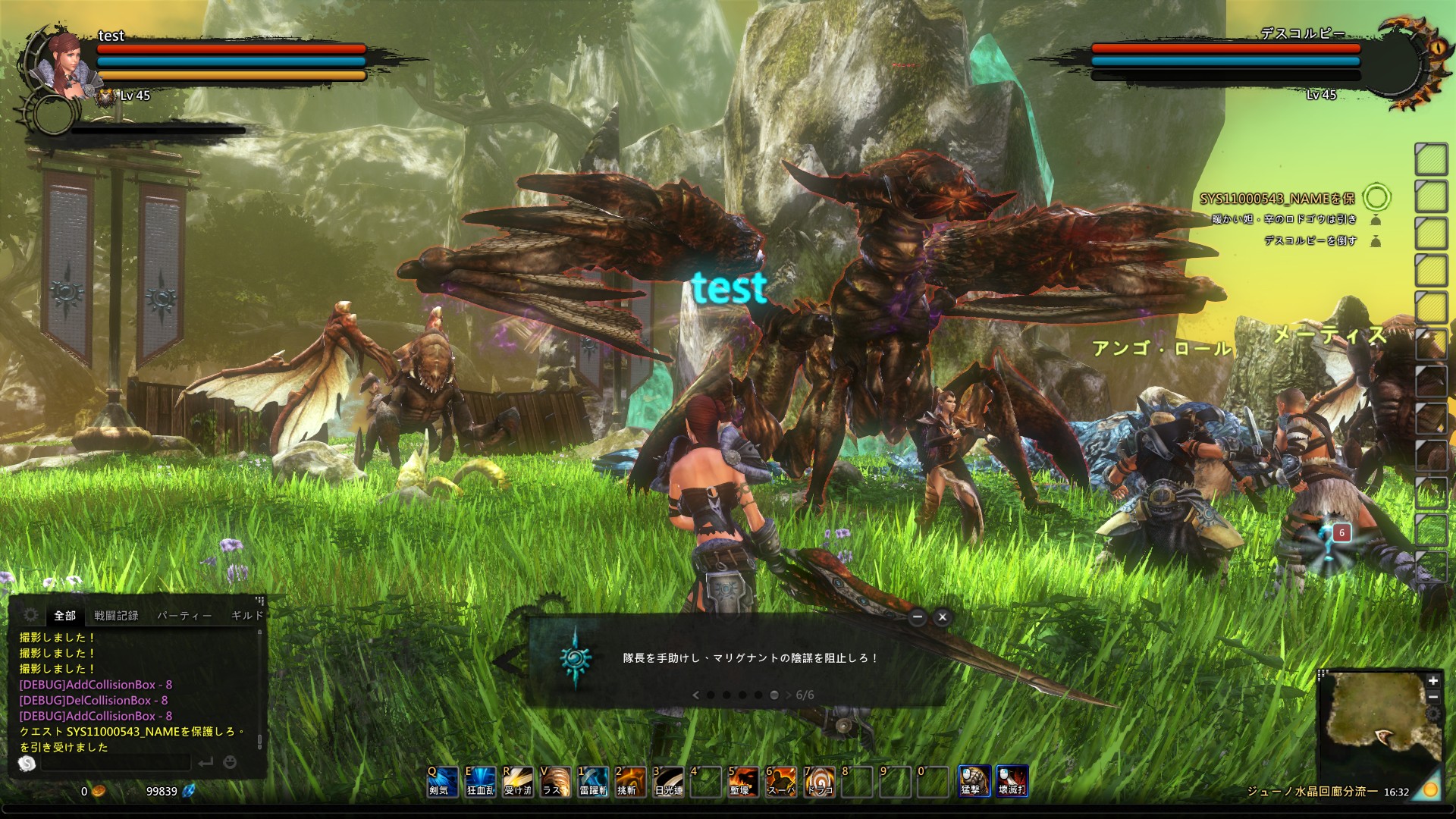
Task: Select the デスコルピーを倒す quest objective
Action: pos(1310,241)
